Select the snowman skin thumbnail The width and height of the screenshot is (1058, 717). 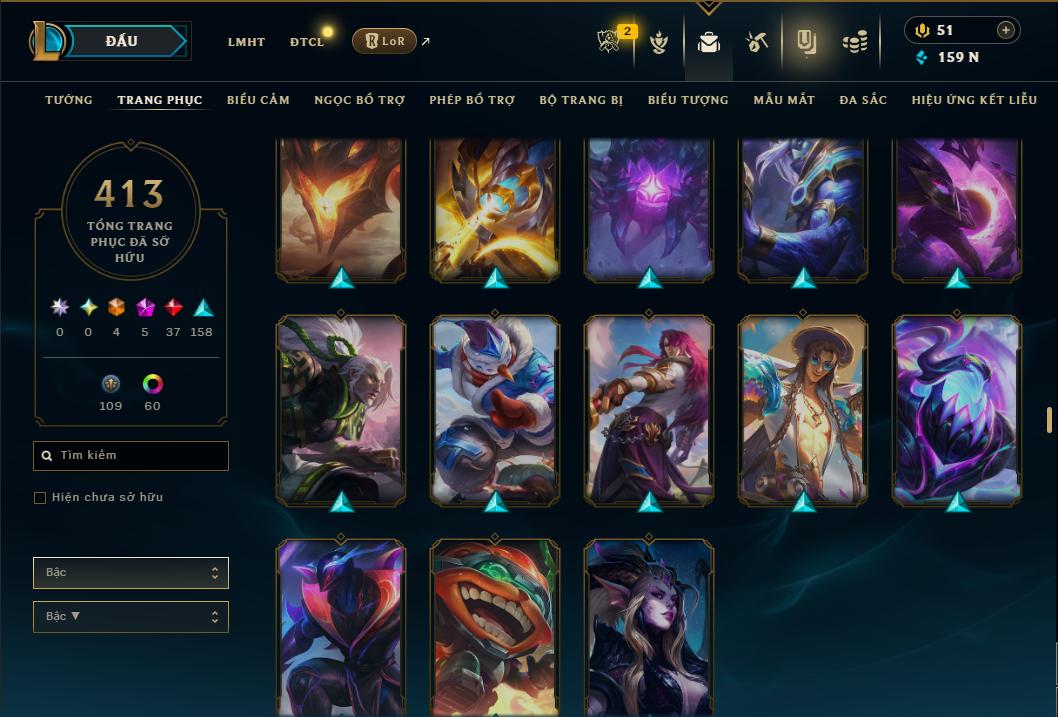(x=495, y=408)
